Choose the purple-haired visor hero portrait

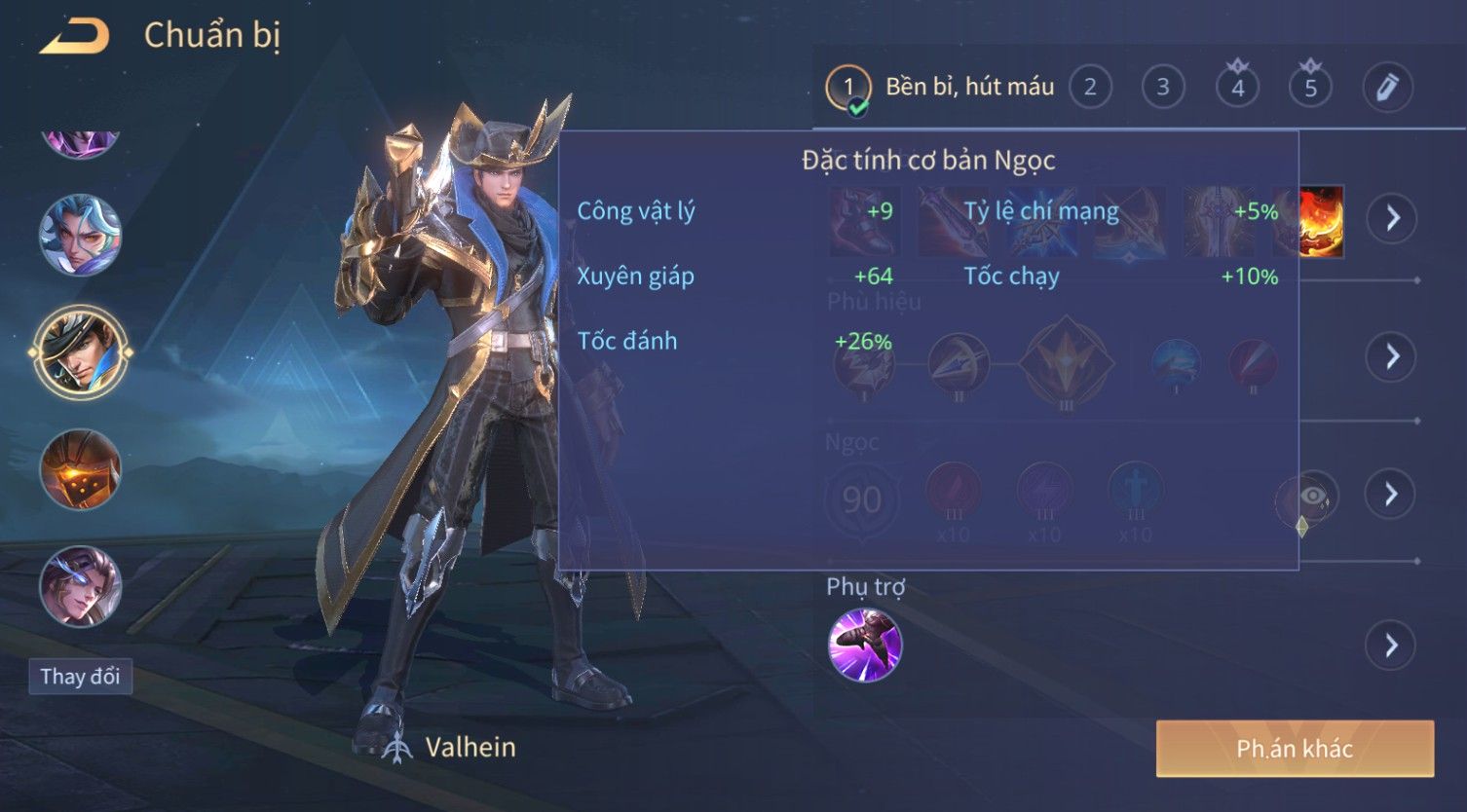tap(80, 586)
